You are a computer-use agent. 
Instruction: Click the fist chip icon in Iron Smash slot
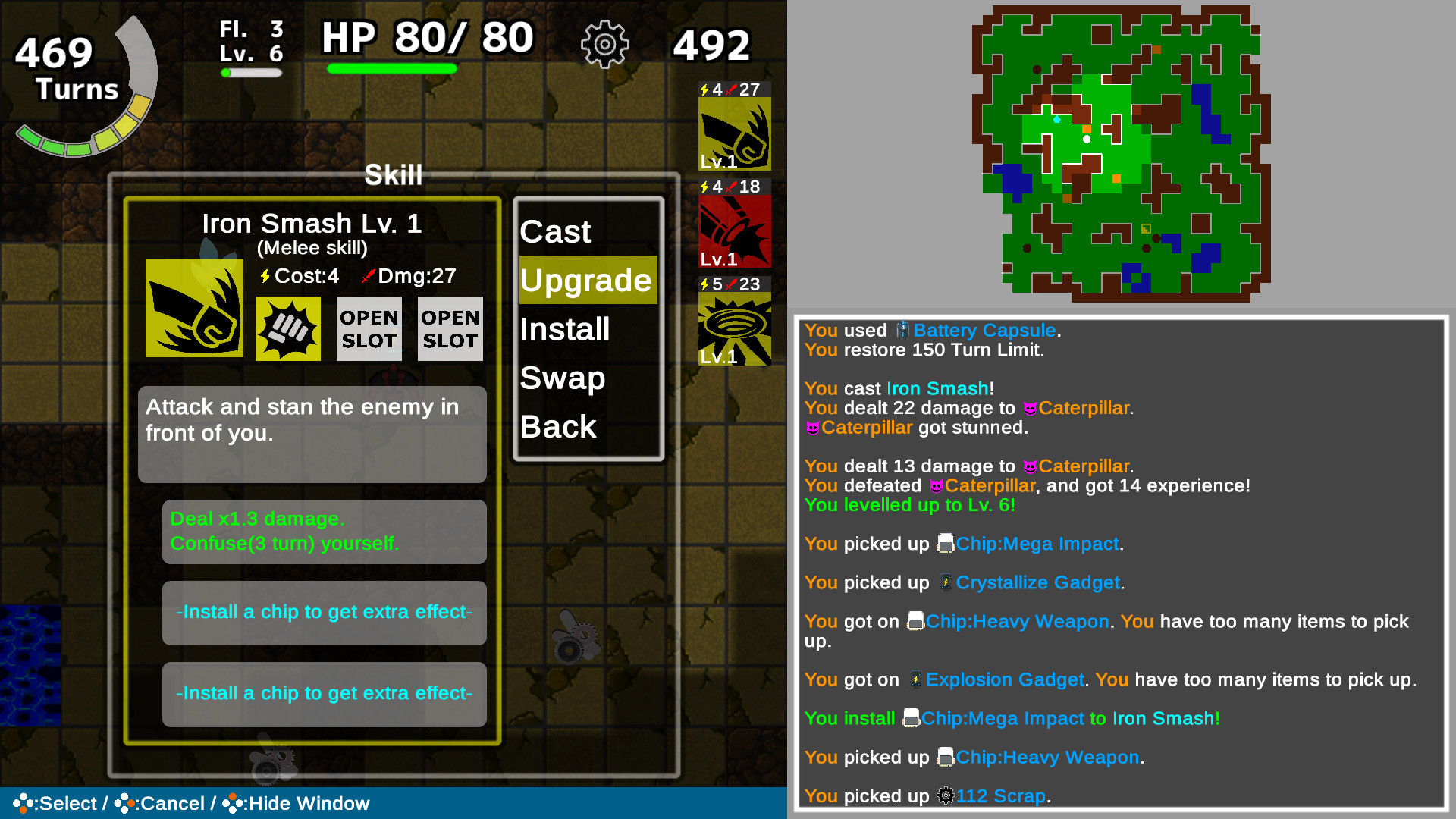click(287, 328)
